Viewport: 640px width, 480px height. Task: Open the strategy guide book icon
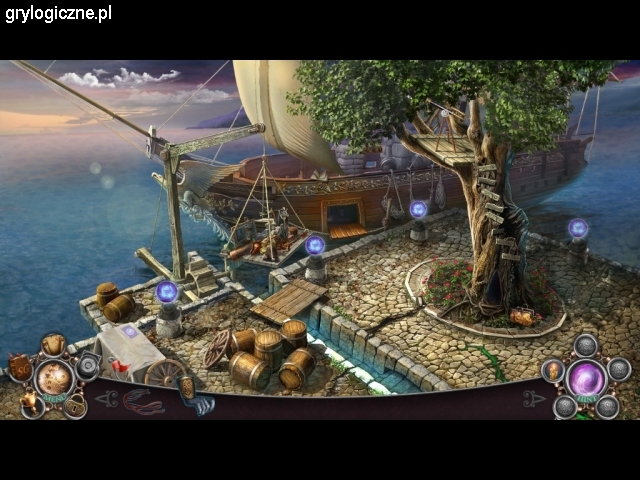19,367
